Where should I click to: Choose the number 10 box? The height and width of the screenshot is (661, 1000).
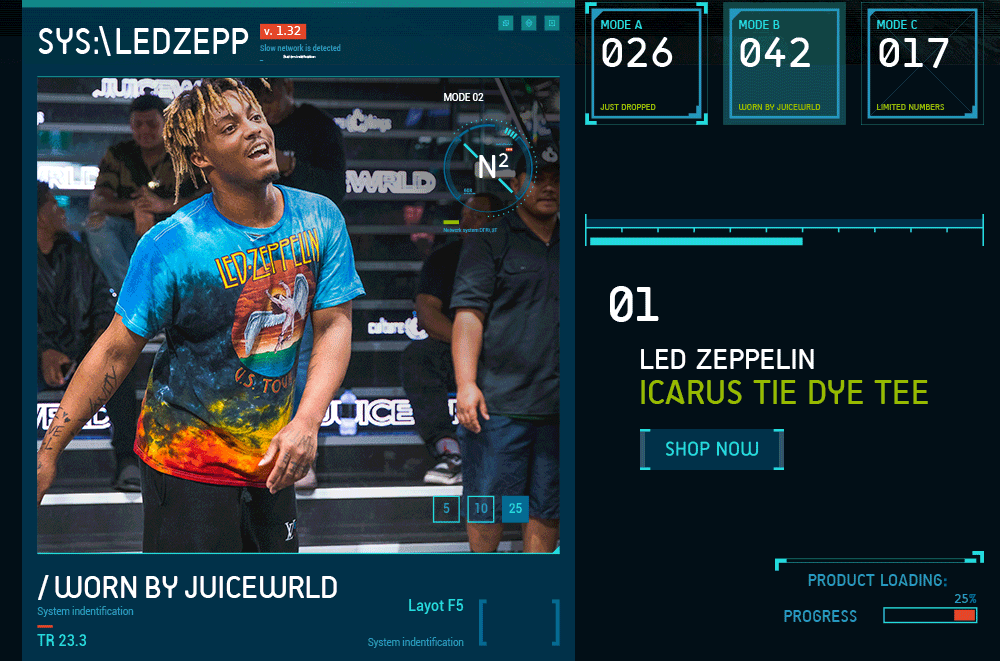tap(481, 509)
